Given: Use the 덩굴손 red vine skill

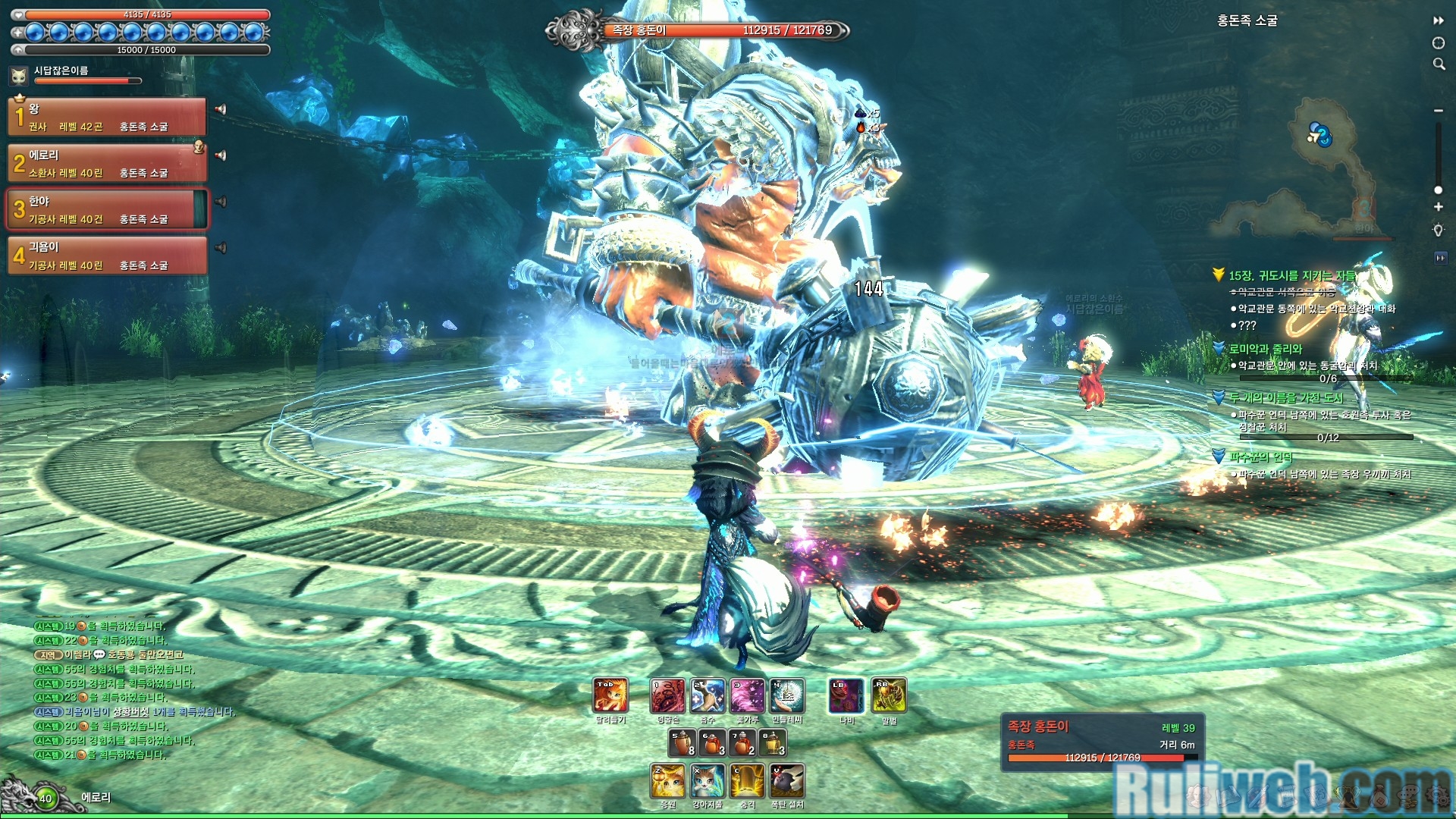Looking at the screenshot, I should tap(667, 695).
